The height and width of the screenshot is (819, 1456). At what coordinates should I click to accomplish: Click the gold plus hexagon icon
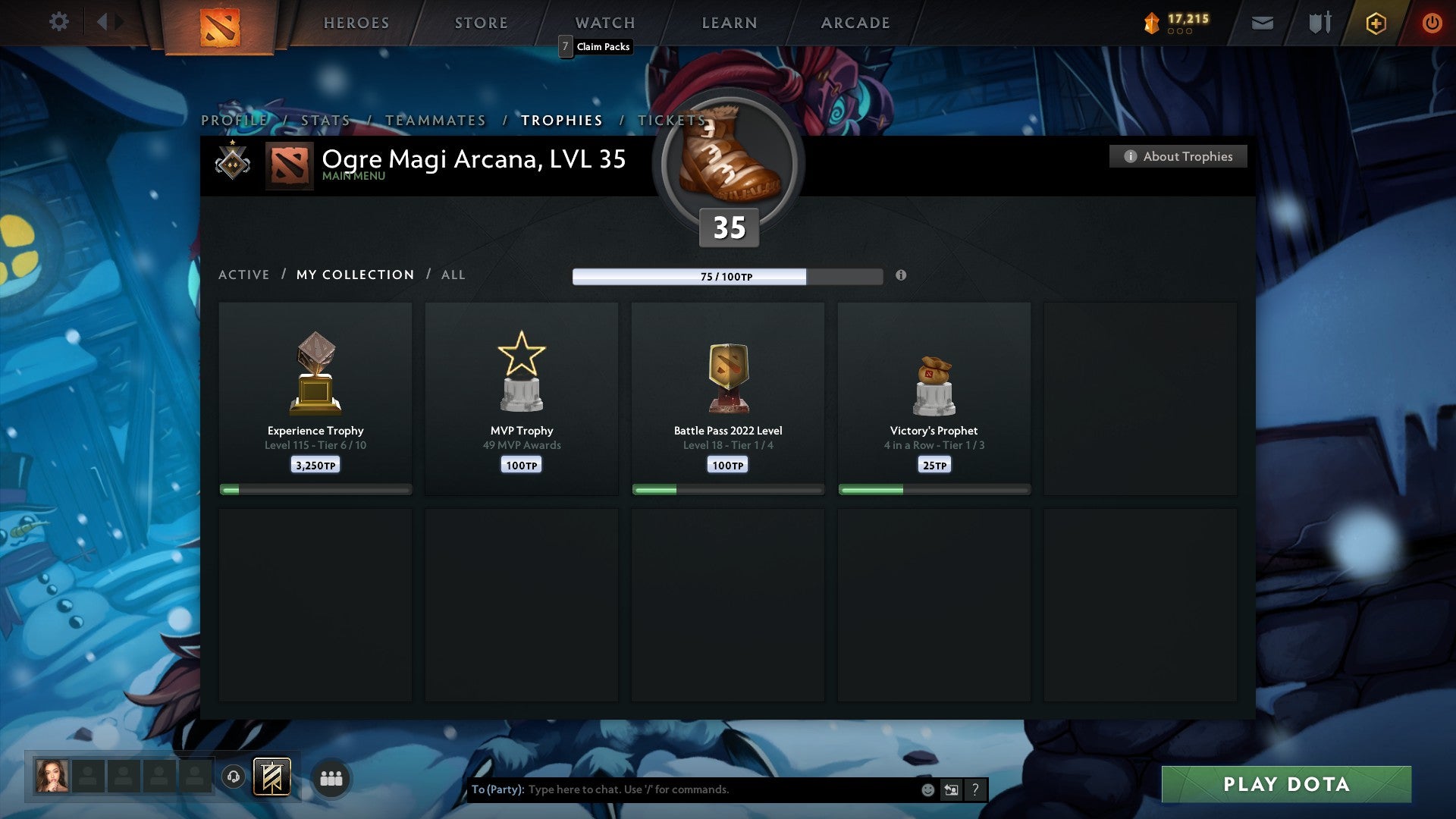(1376, 23)
